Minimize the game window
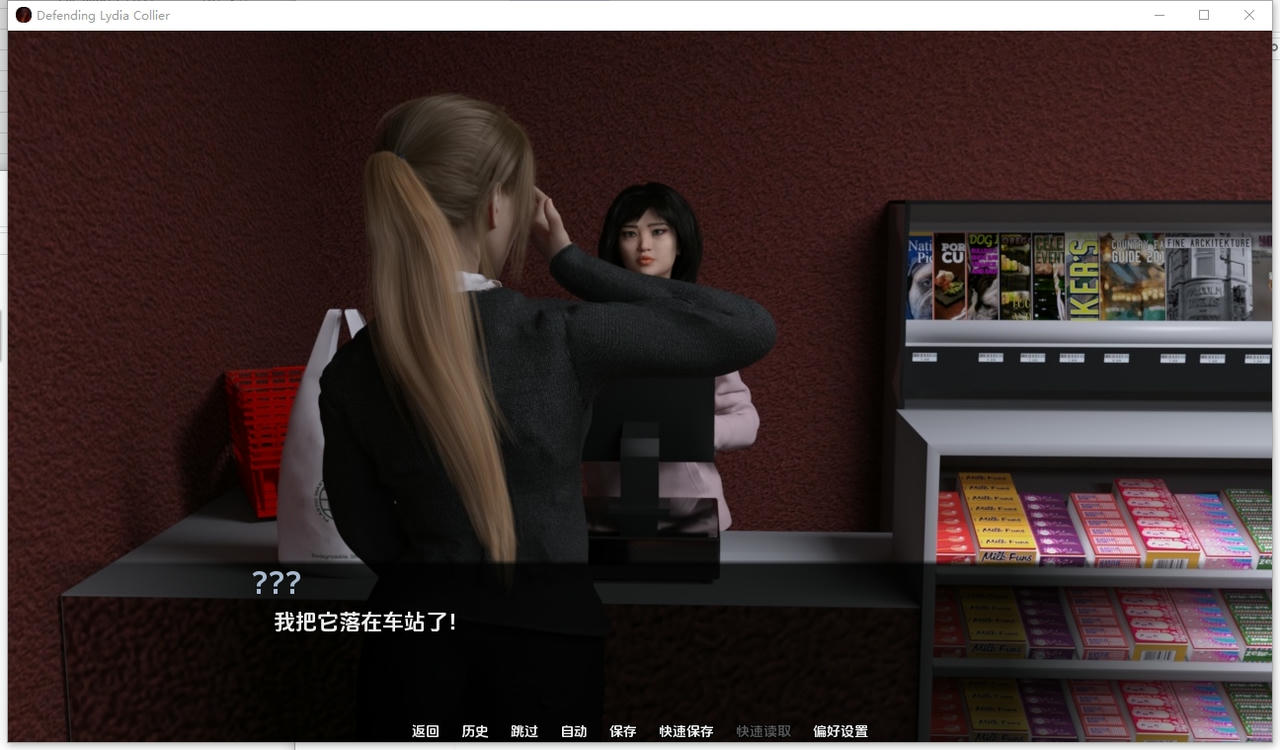This screenshot has width=1280, height=750. coord(1158,15)
